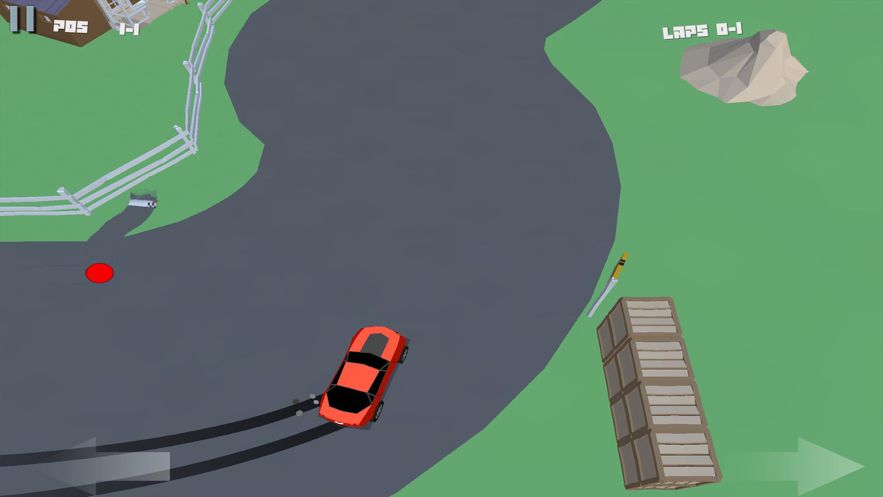Image resolution: width=883 pixels, height=497 pixels.
Task: Pause the race with the pause icon
Action: (23, 18)
